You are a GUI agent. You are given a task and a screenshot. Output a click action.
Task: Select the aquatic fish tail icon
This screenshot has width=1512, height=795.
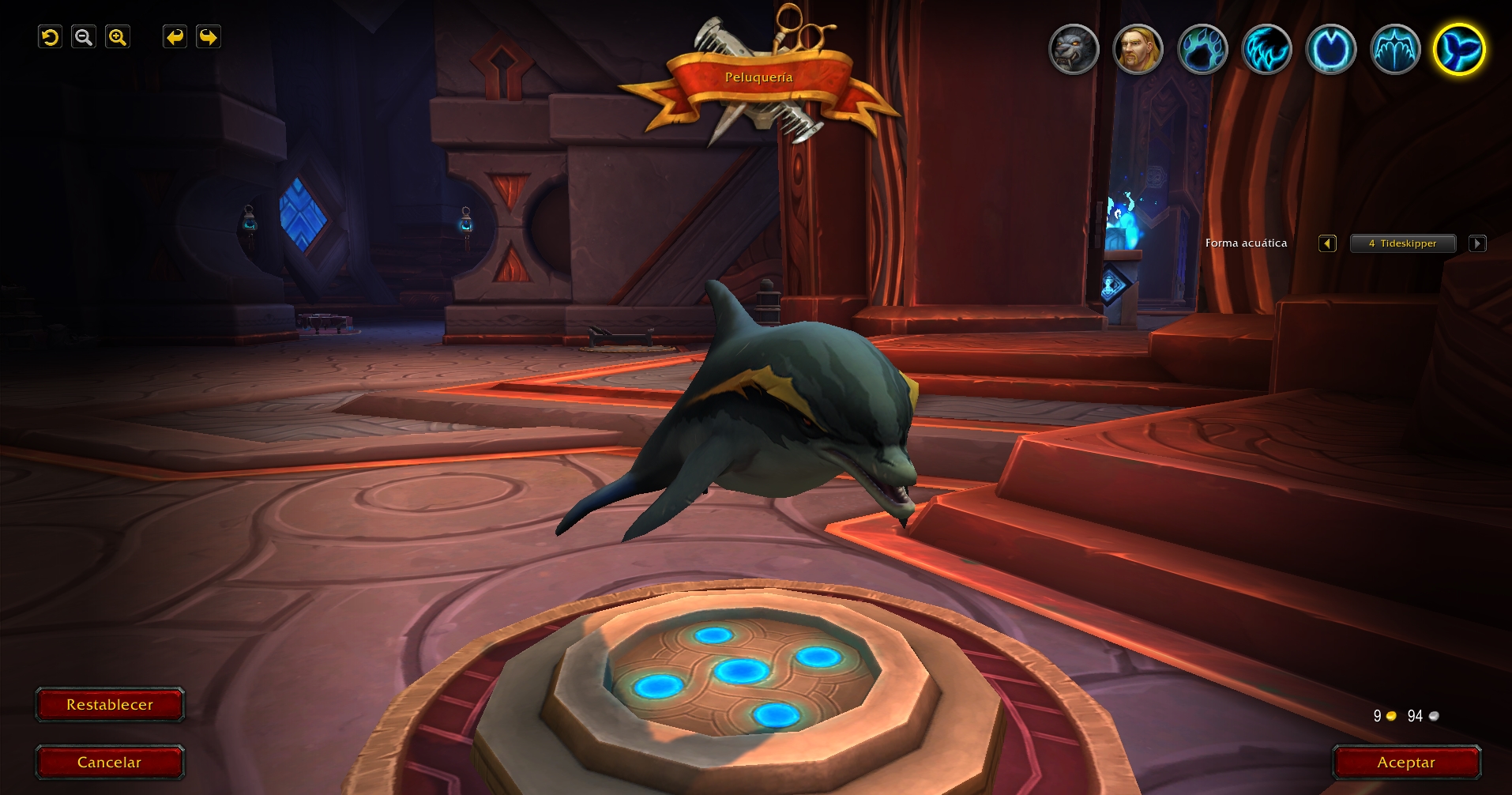coord(1459,50)
